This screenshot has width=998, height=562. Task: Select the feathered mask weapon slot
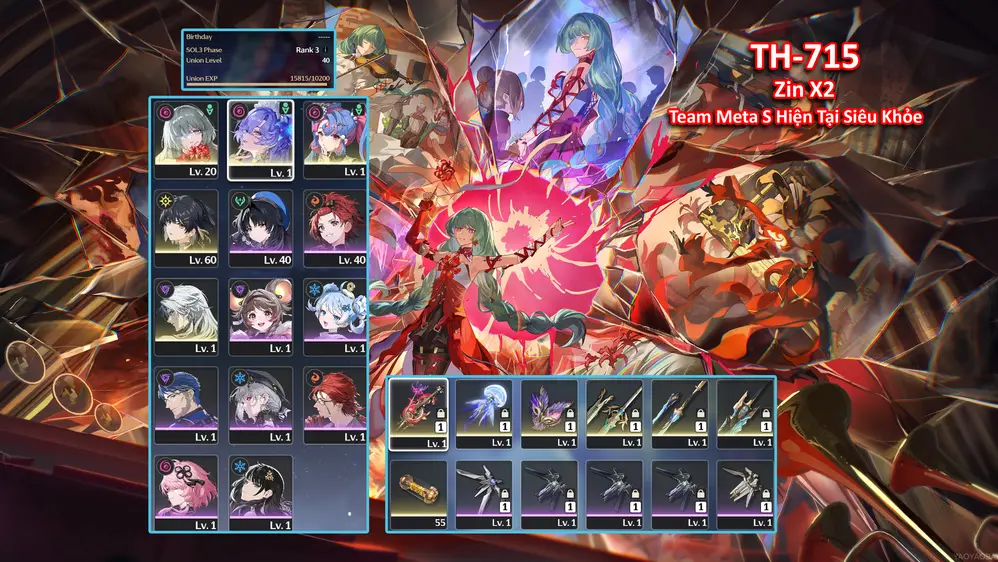coord(549,414)
